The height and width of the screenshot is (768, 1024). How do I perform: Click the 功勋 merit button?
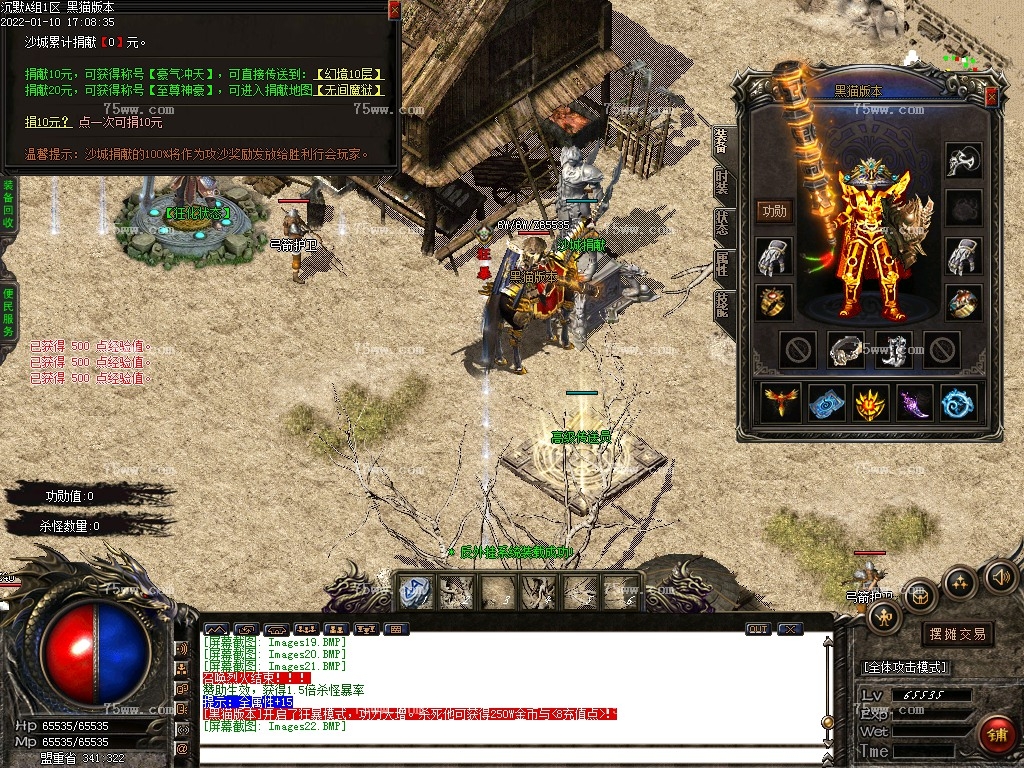[x=774, y=211]
